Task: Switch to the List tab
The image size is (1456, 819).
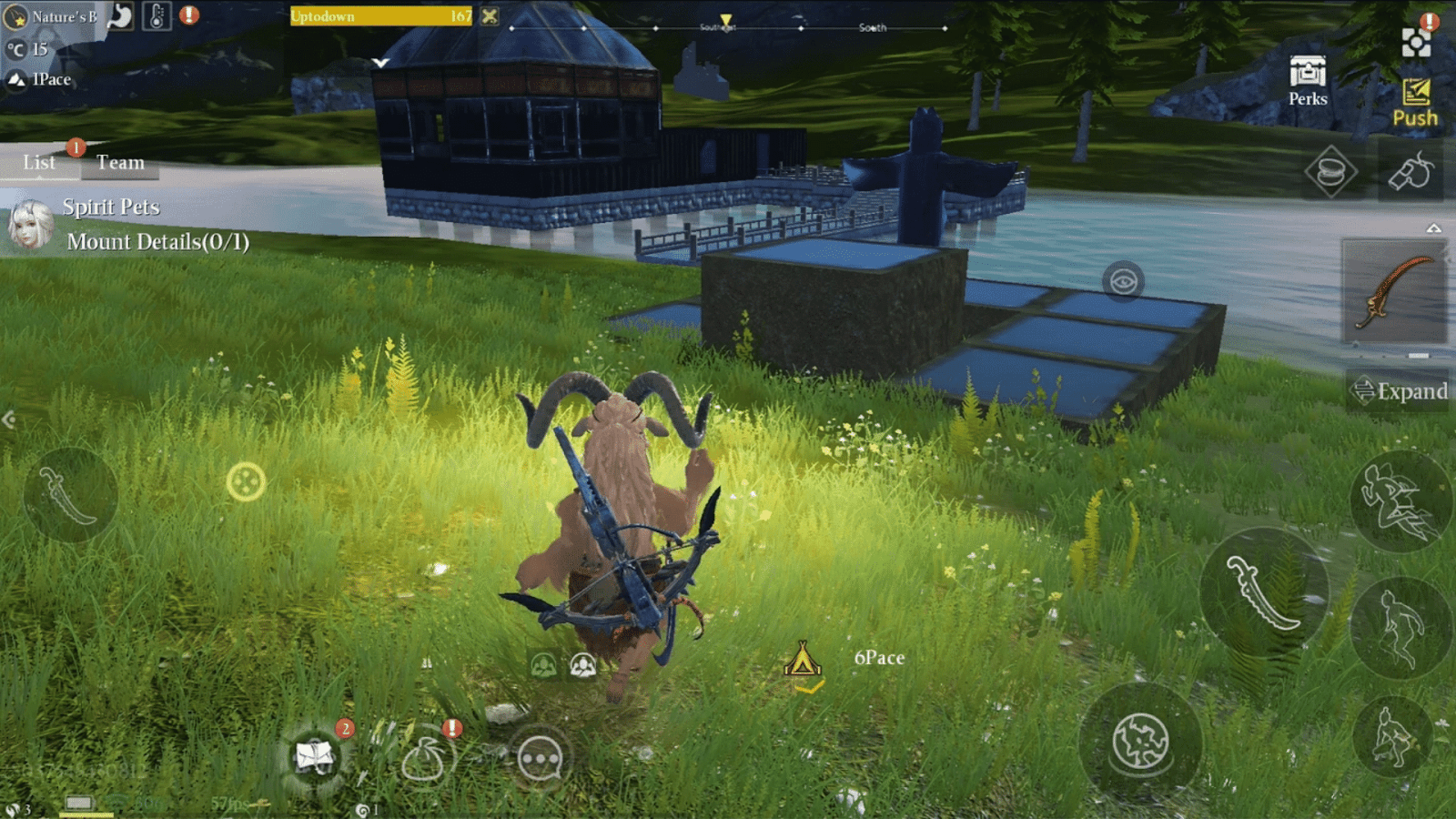Action: pyautogui.click(x=39, y=163)
